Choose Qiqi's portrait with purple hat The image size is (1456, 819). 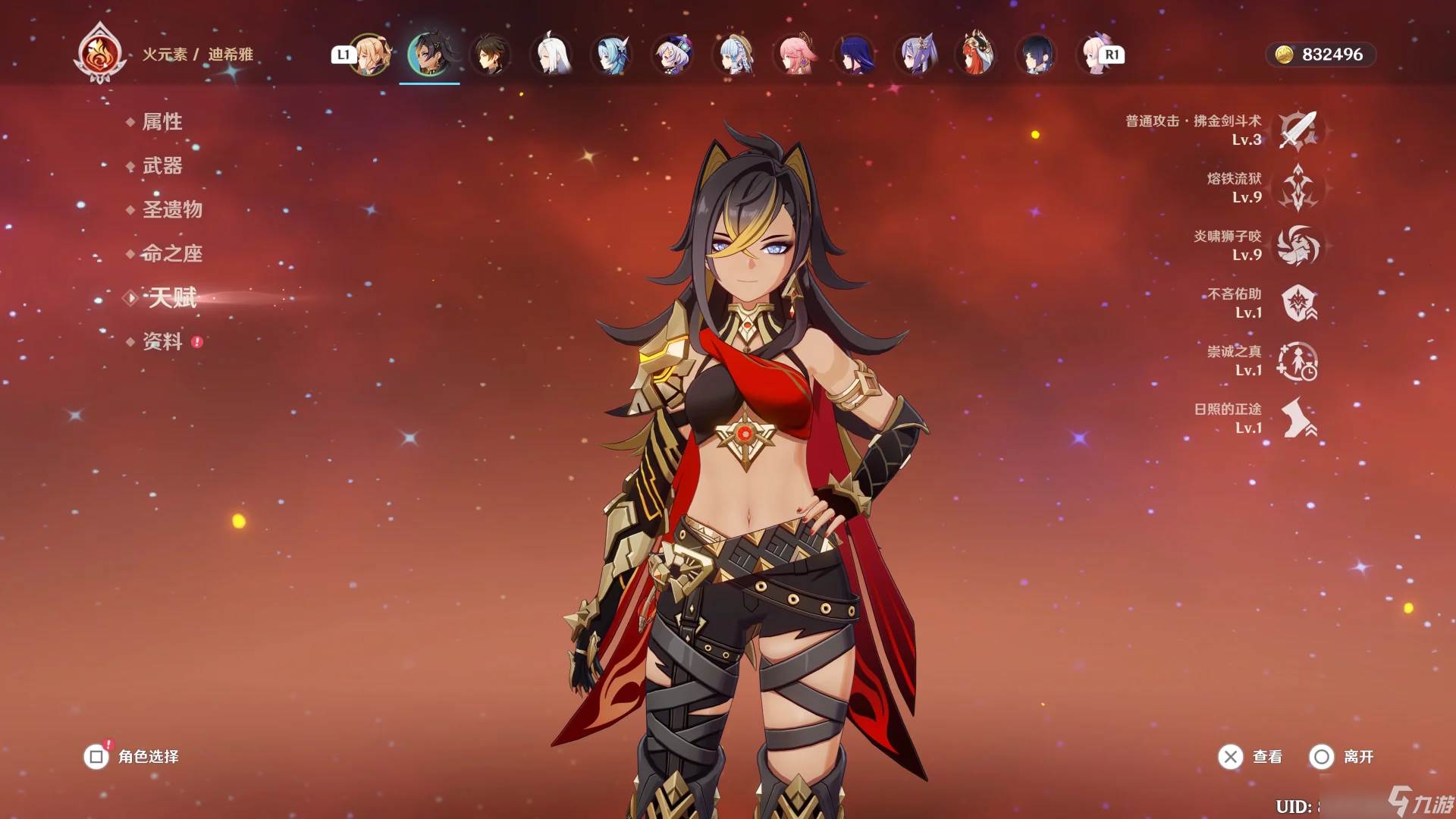pyautogui.click(x=673, y=55)
